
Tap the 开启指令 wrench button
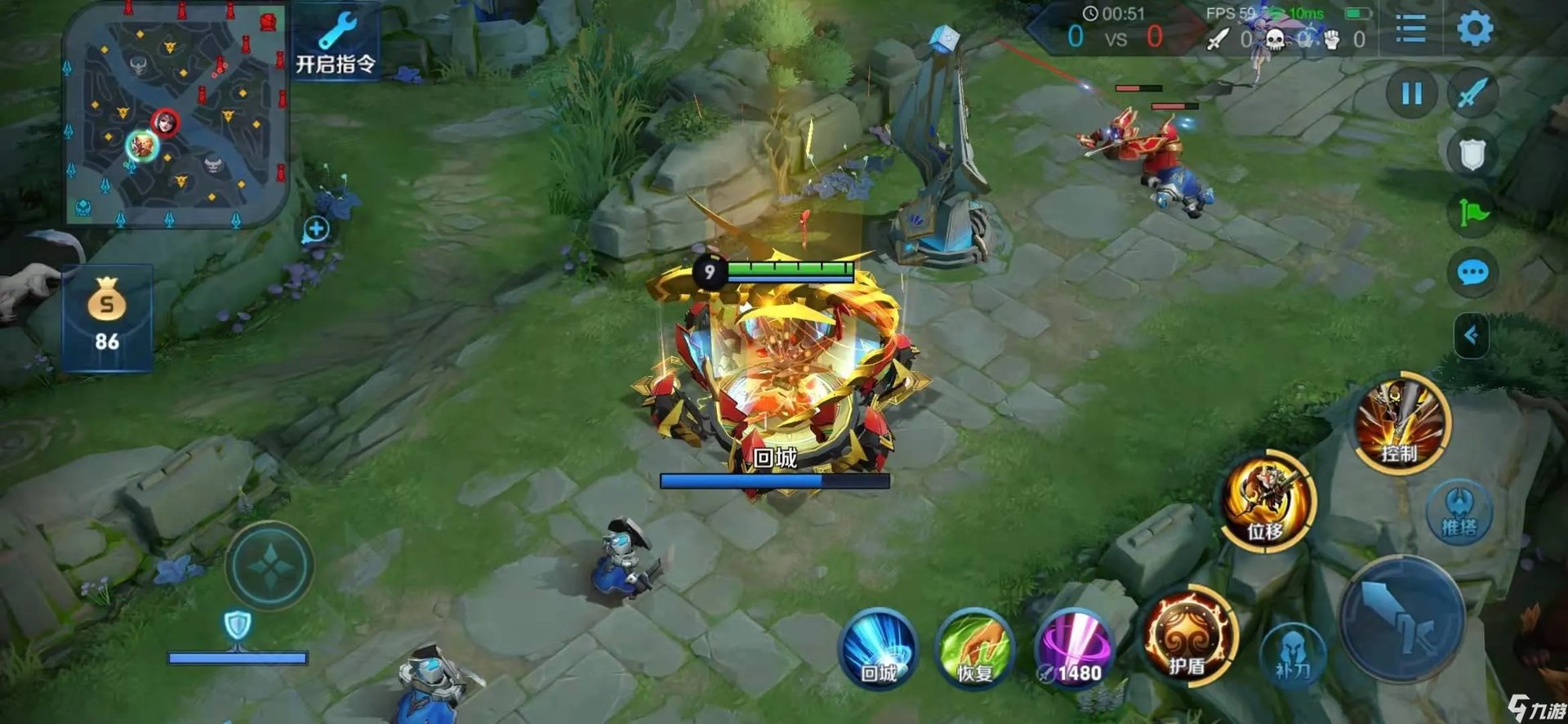tap(336, 41)
